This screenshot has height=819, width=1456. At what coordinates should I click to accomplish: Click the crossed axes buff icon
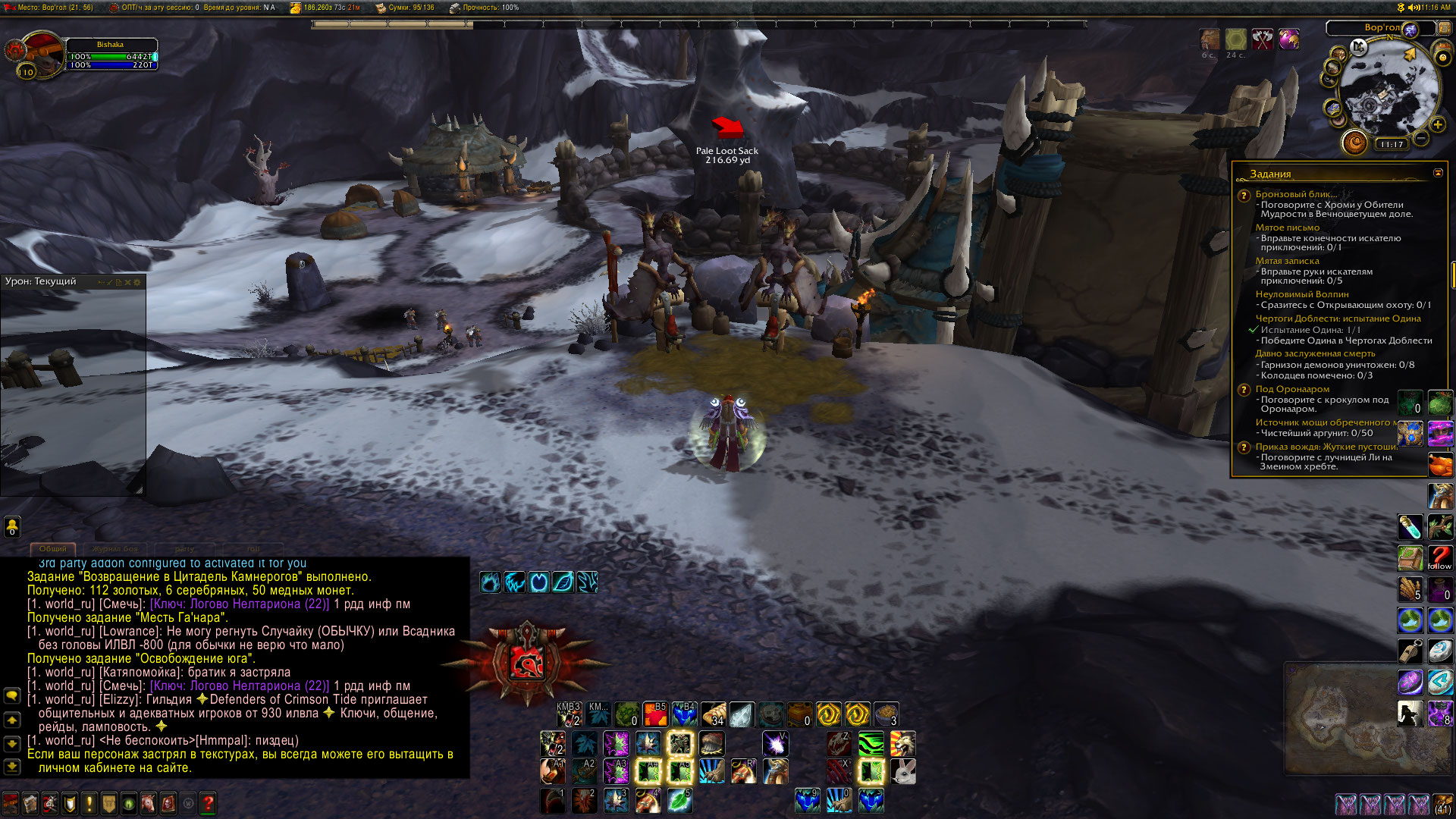1262,39
